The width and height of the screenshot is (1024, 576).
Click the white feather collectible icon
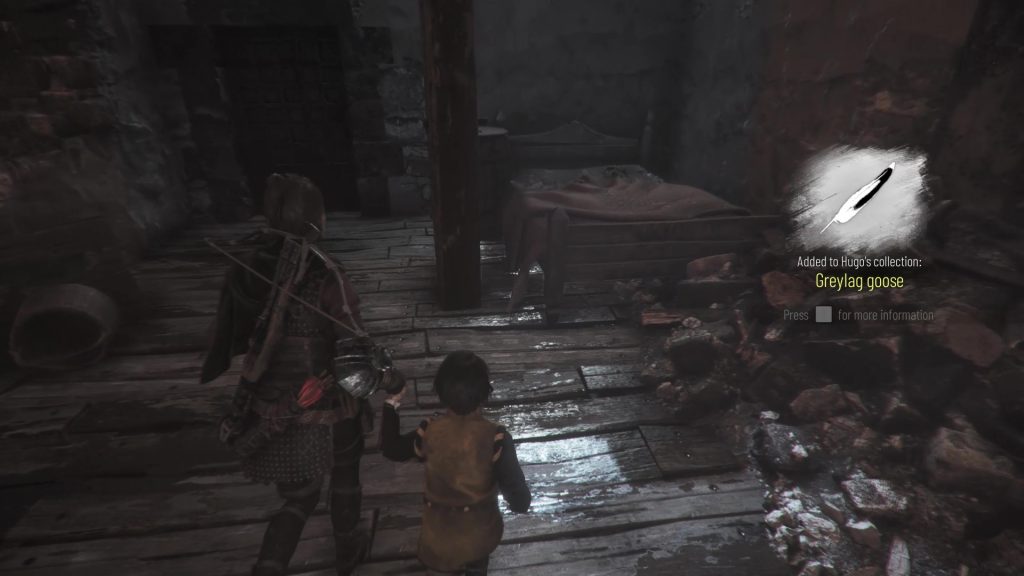[x=858, y=196]
